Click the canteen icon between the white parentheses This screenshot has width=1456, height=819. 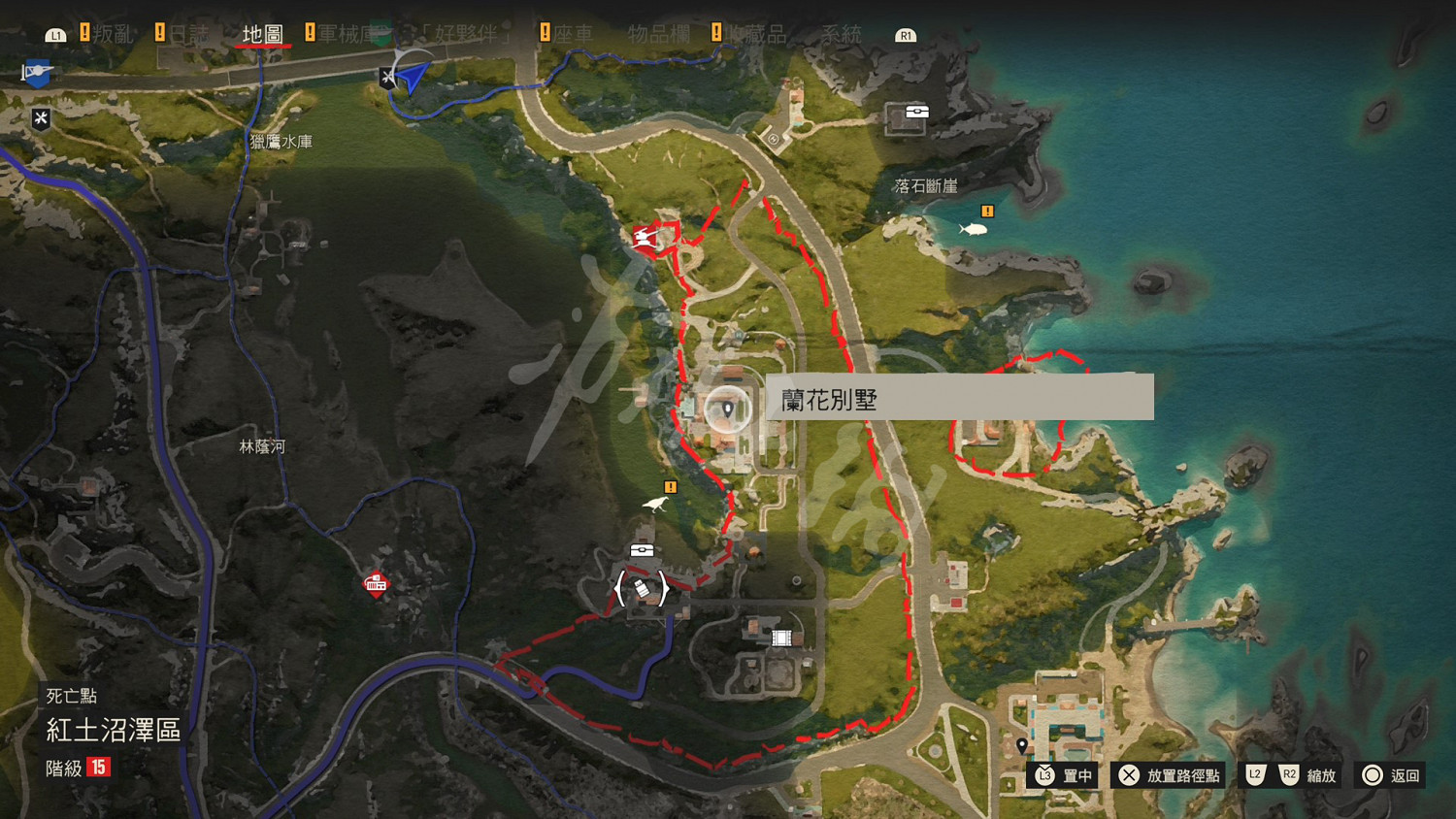[x=641, y=589]
